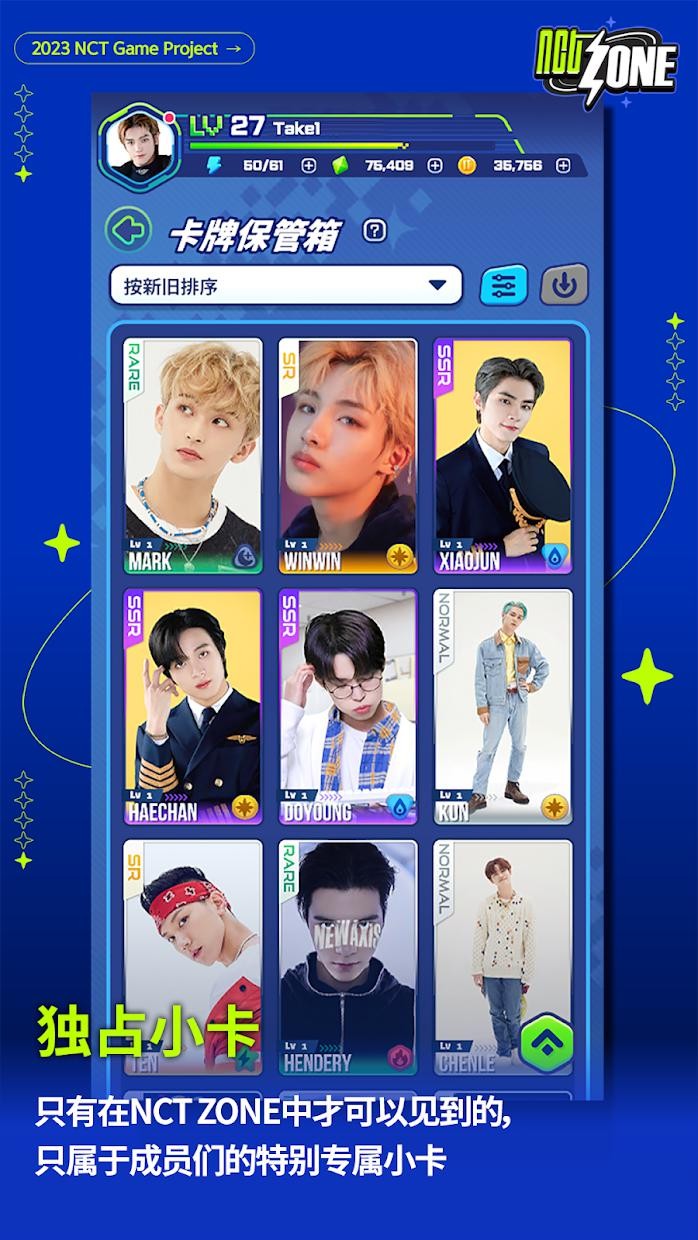The height and width of the screenshot is (1240, 698).
Task: Select the WINWIN SR card
Action: (x=347, y=456)
